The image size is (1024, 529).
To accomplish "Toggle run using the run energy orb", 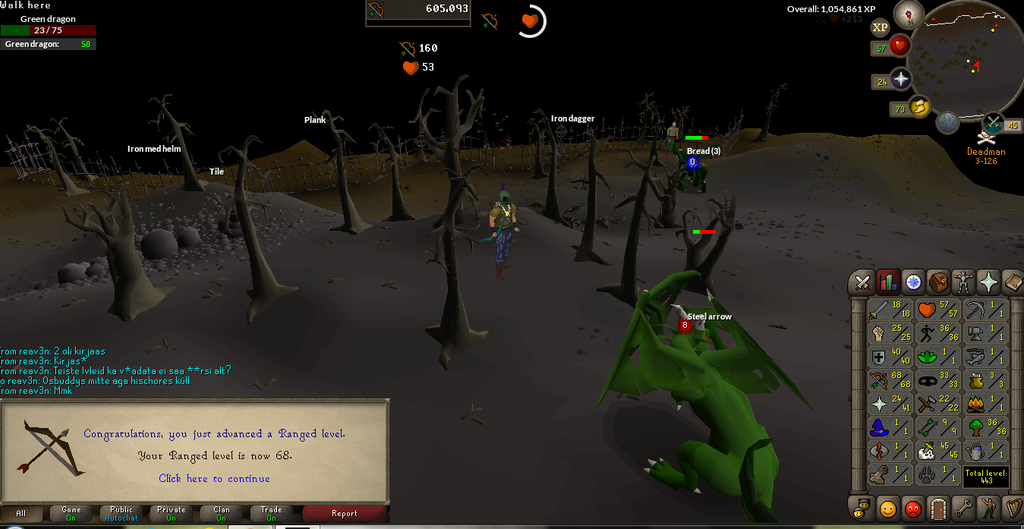I will coord(919,107).
